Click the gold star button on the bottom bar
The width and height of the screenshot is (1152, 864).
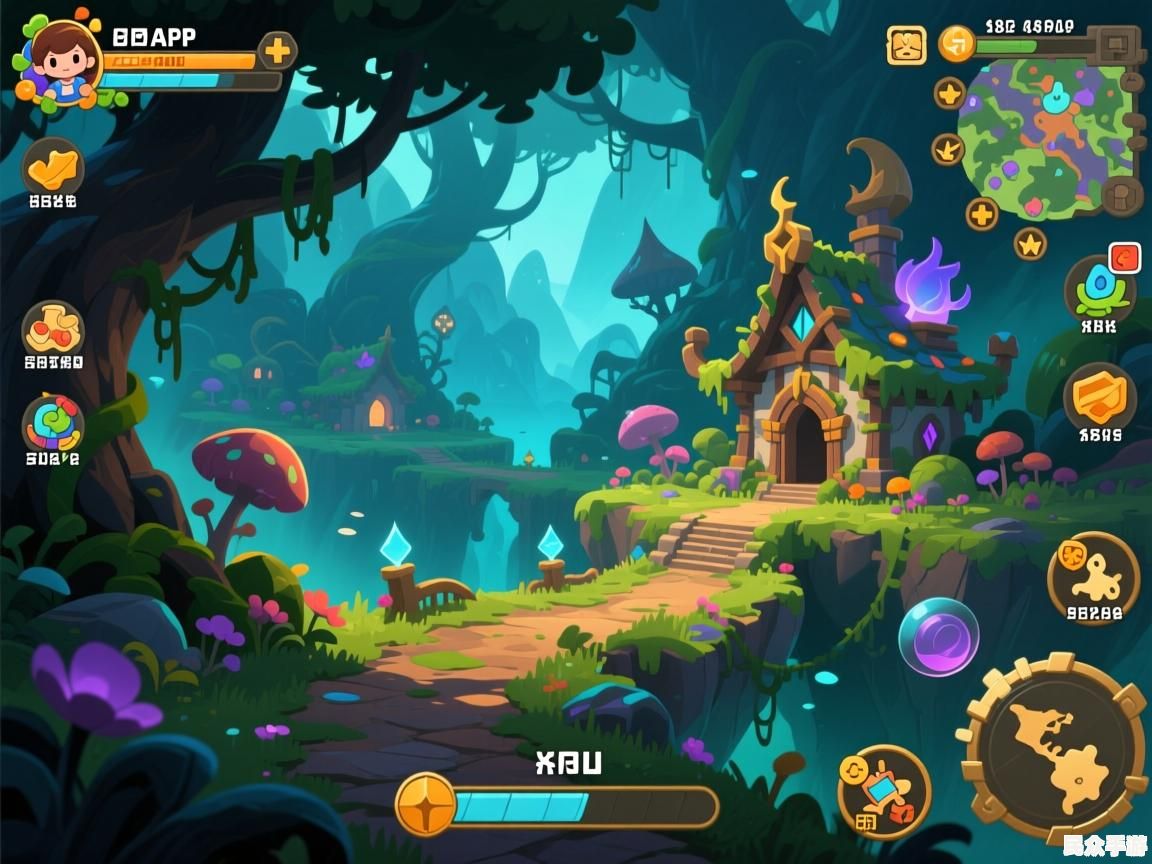coord(426,804)
